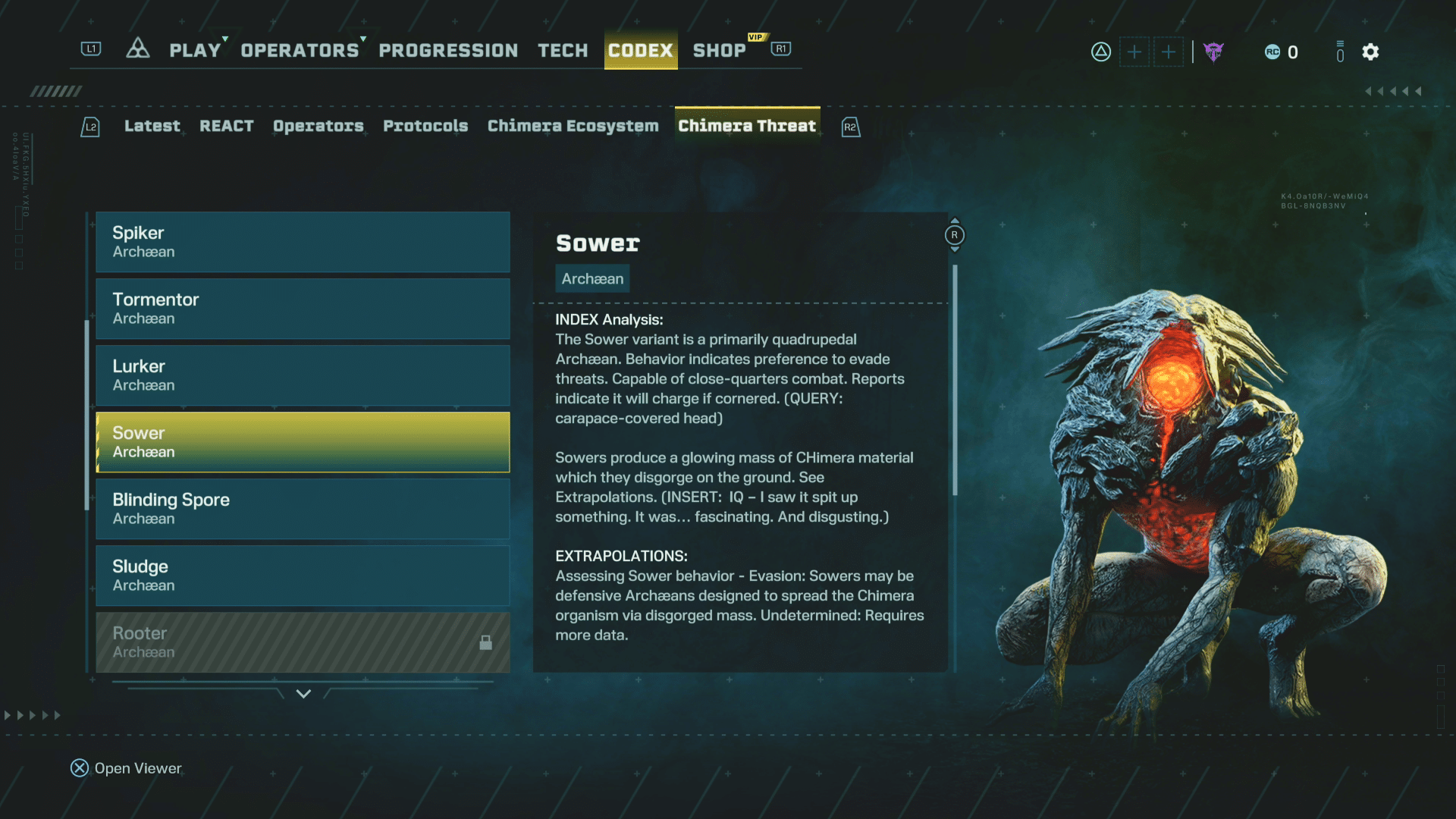Click the first empty squad slot plus icon
Viewport: 1456px width, 819px height.
pyautogui.click(x=1134, y=52)
